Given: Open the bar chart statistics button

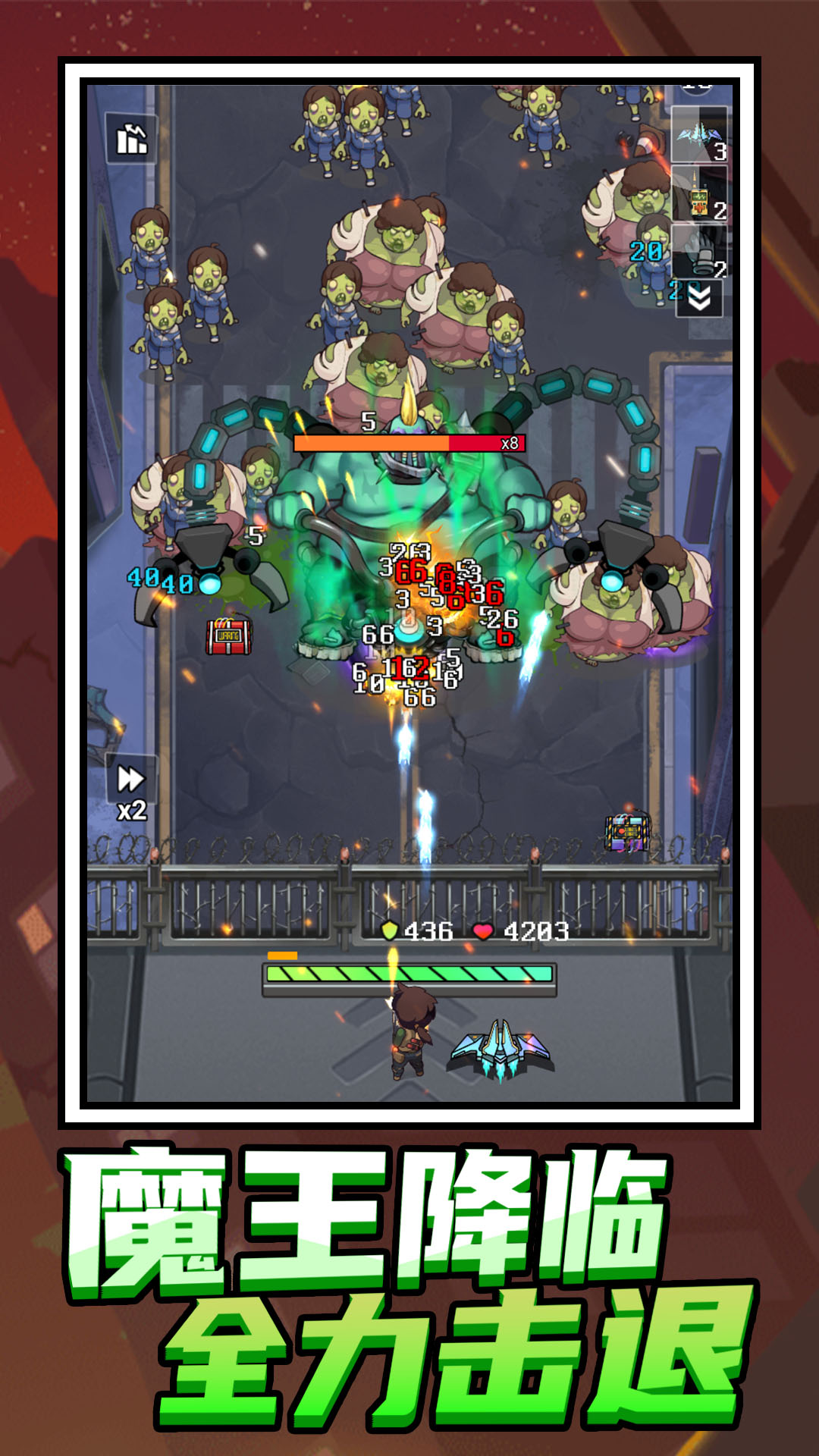Looking at the screenshot, I should (x=131, y=139).
